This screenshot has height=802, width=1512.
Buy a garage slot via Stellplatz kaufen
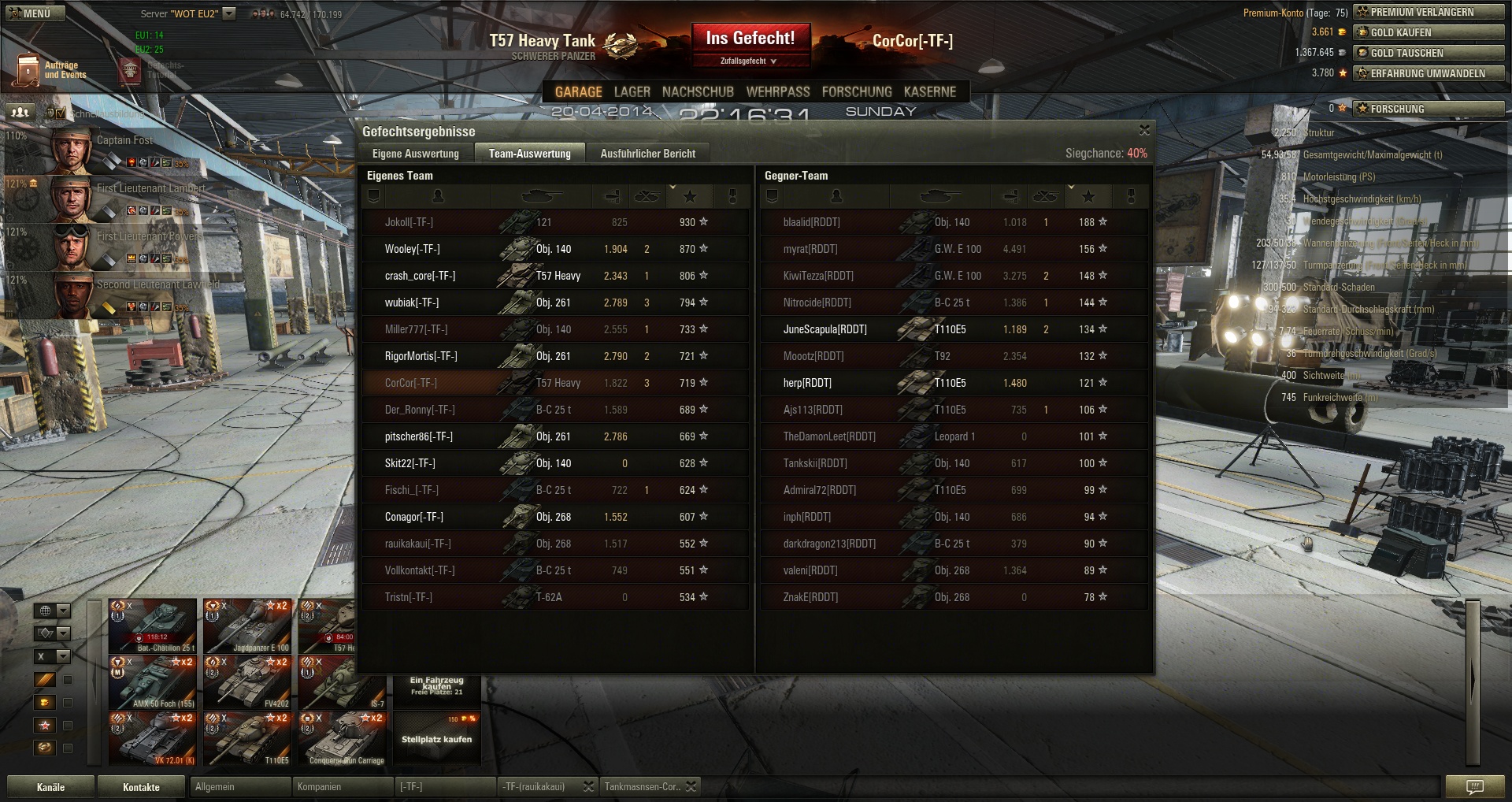coord(436,738)
